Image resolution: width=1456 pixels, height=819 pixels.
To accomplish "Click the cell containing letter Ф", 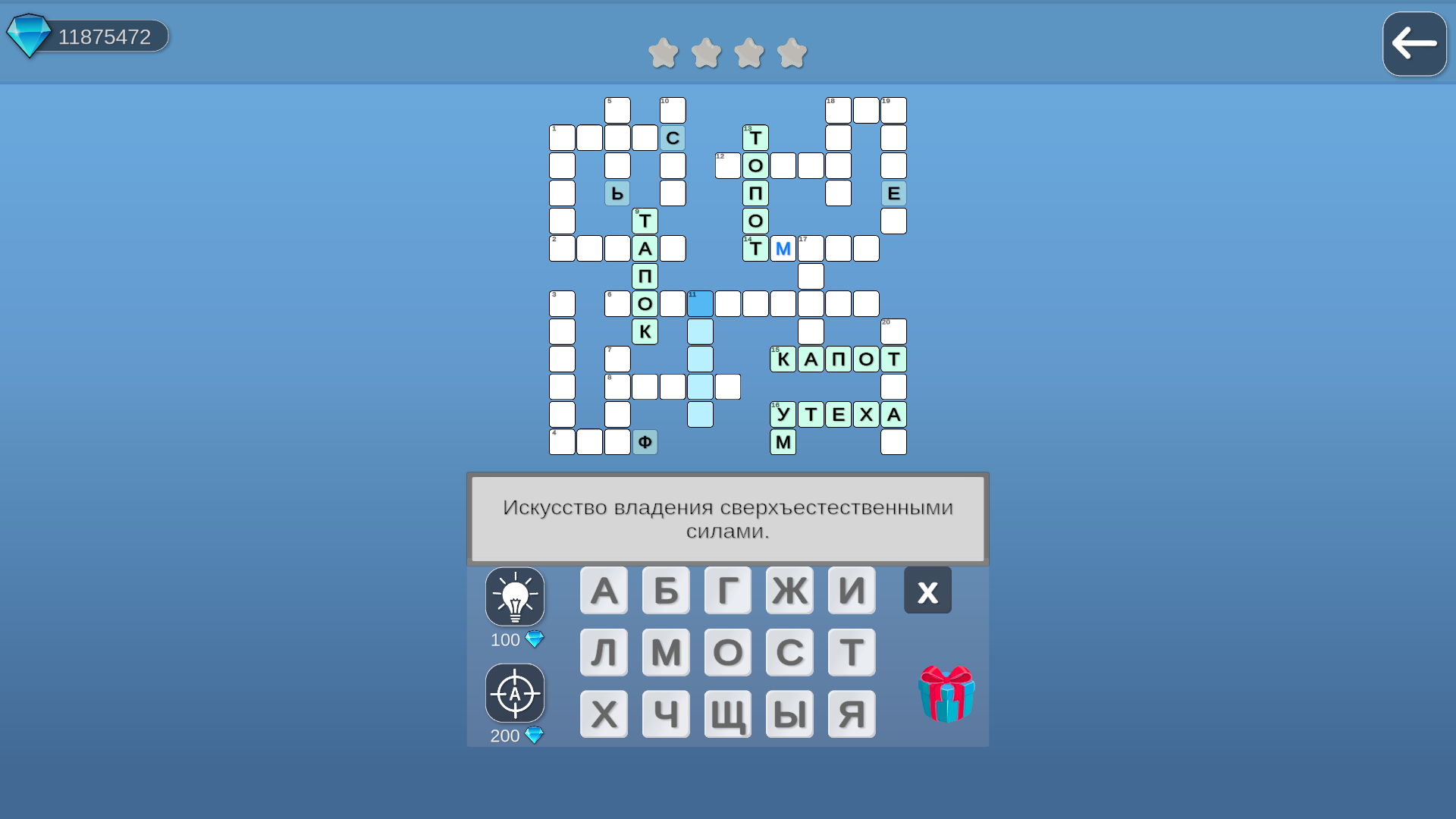I will [645, 441].
